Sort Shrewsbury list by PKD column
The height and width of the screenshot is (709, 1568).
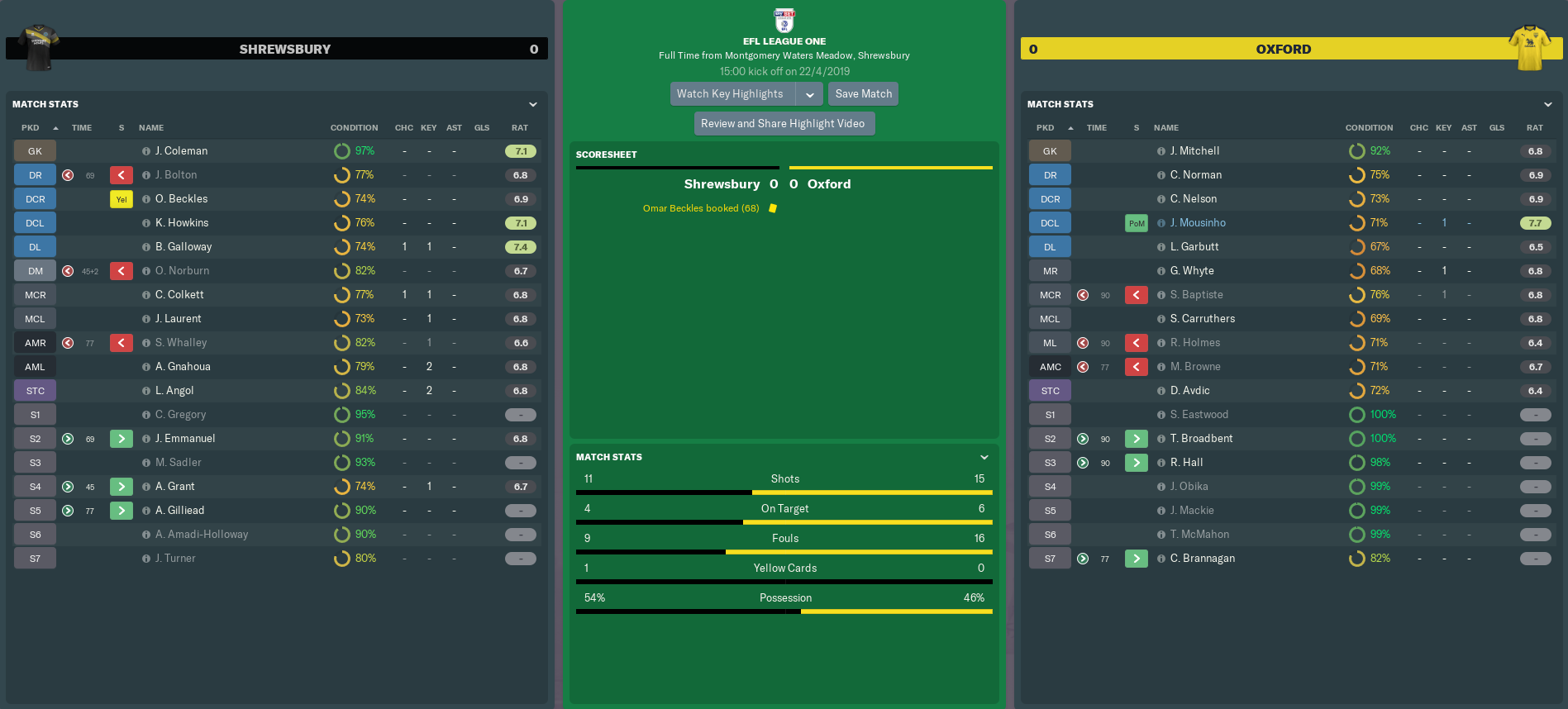pos(31,128)
